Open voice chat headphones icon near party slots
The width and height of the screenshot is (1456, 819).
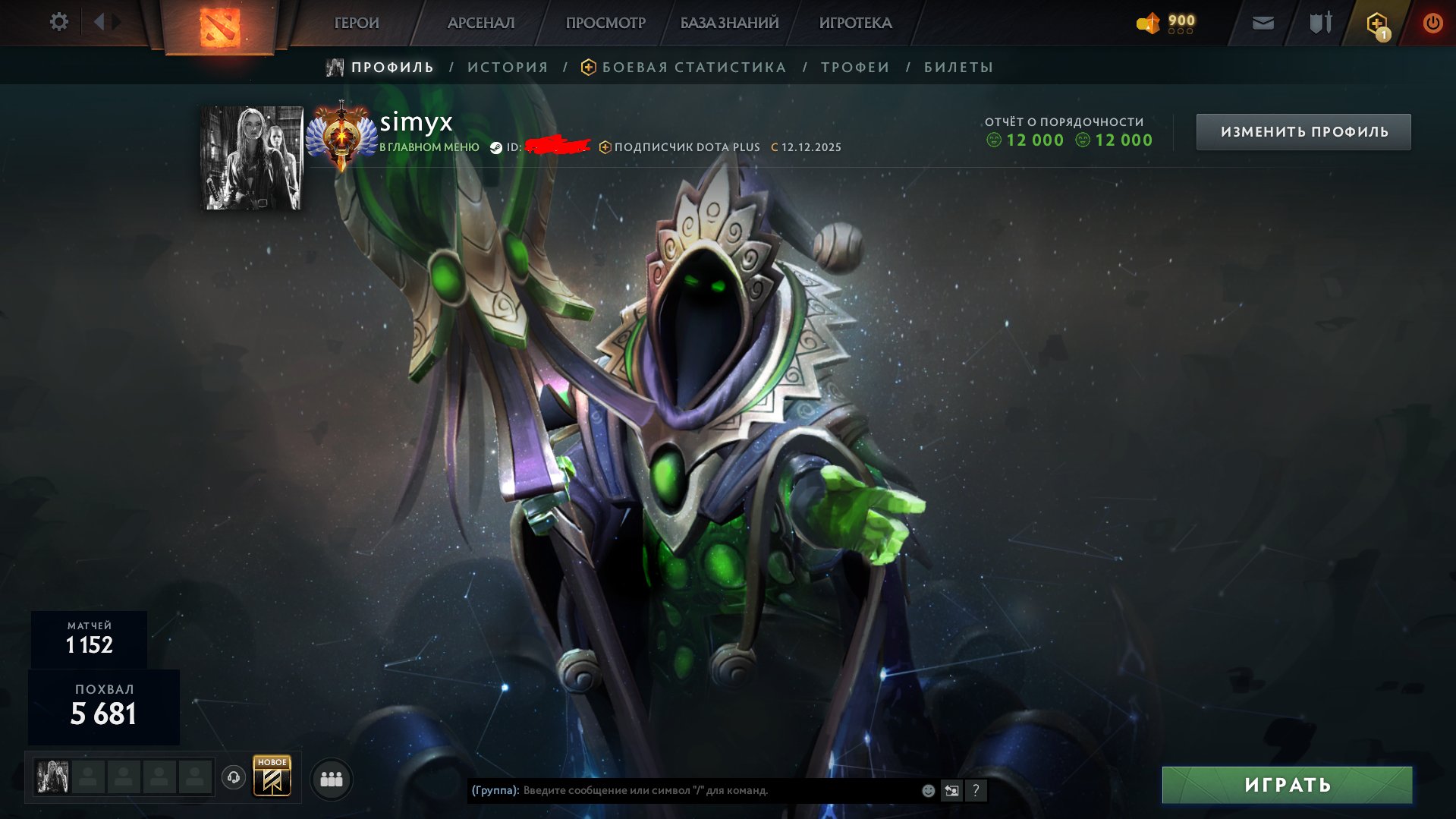[232, 778]
